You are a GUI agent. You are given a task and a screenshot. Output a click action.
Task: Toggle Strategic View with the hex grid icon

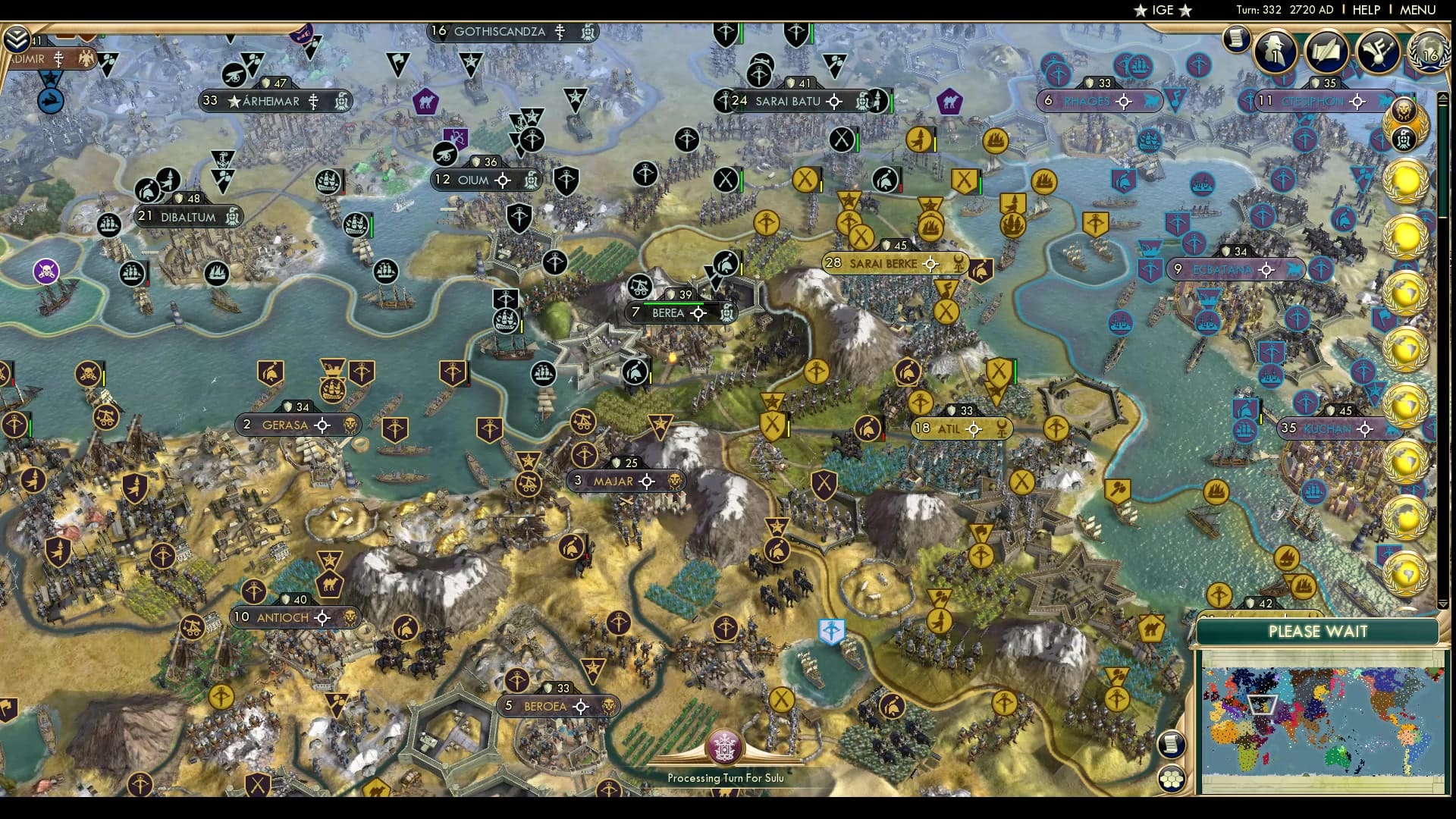click(1172, 778)
